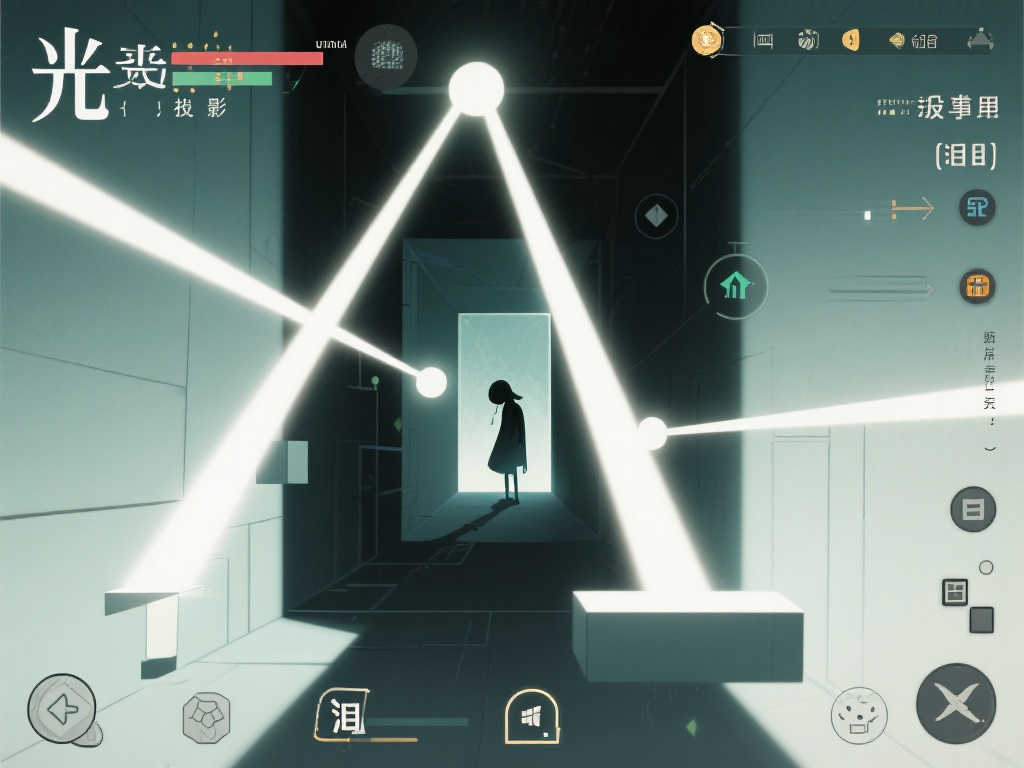Open the orange gem currency icon
Viewport: 1024px width, 768px height.
click(x=897, y=40)
